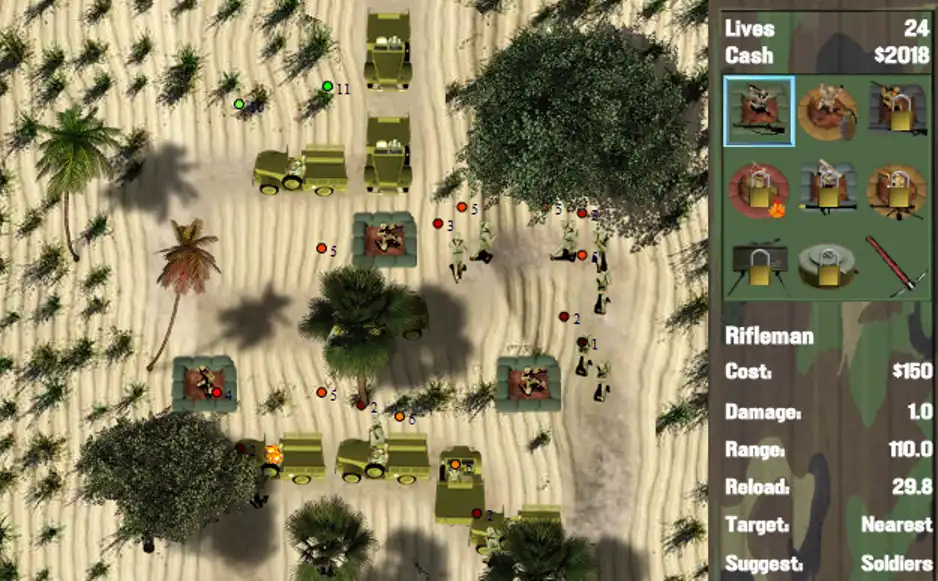Activate the red flare stick item

pos(892,266)
